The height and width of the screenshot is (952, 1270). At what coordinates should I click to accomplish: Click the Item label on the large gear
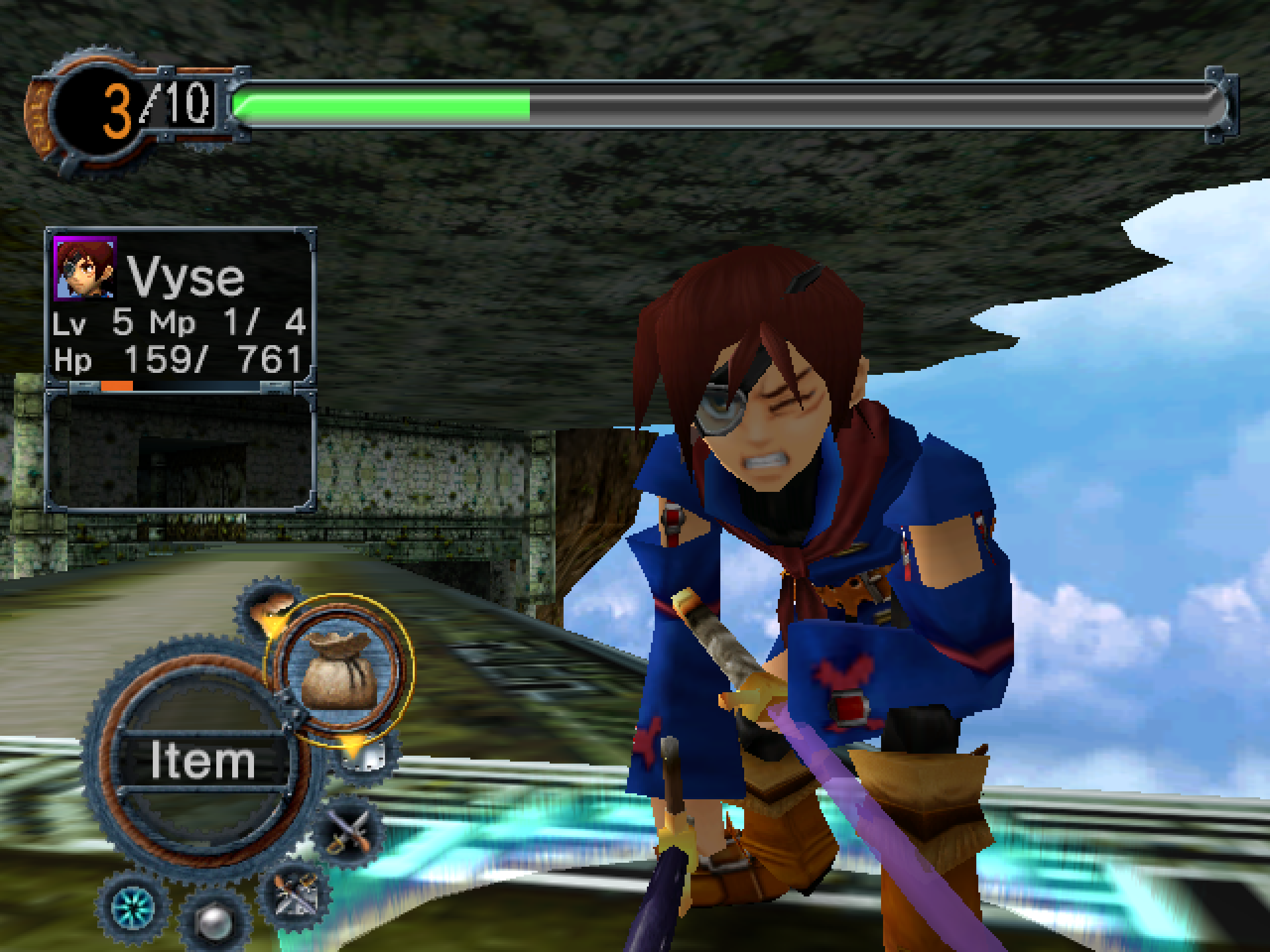pyautogui.click(x=202, y=760)
